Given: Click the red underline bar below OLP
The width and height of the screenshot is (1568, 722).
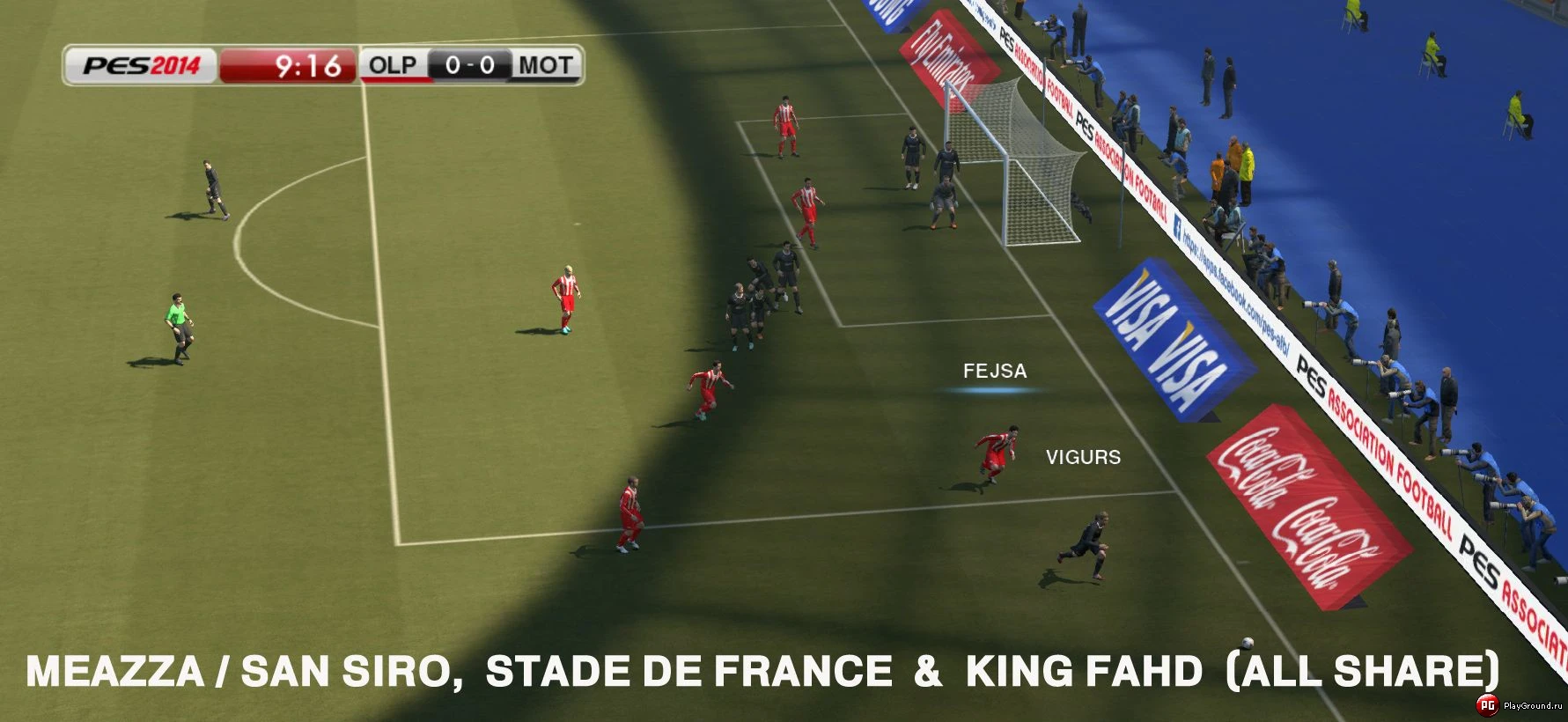Looking at the screenshot, I should click(x=398, y=79).
